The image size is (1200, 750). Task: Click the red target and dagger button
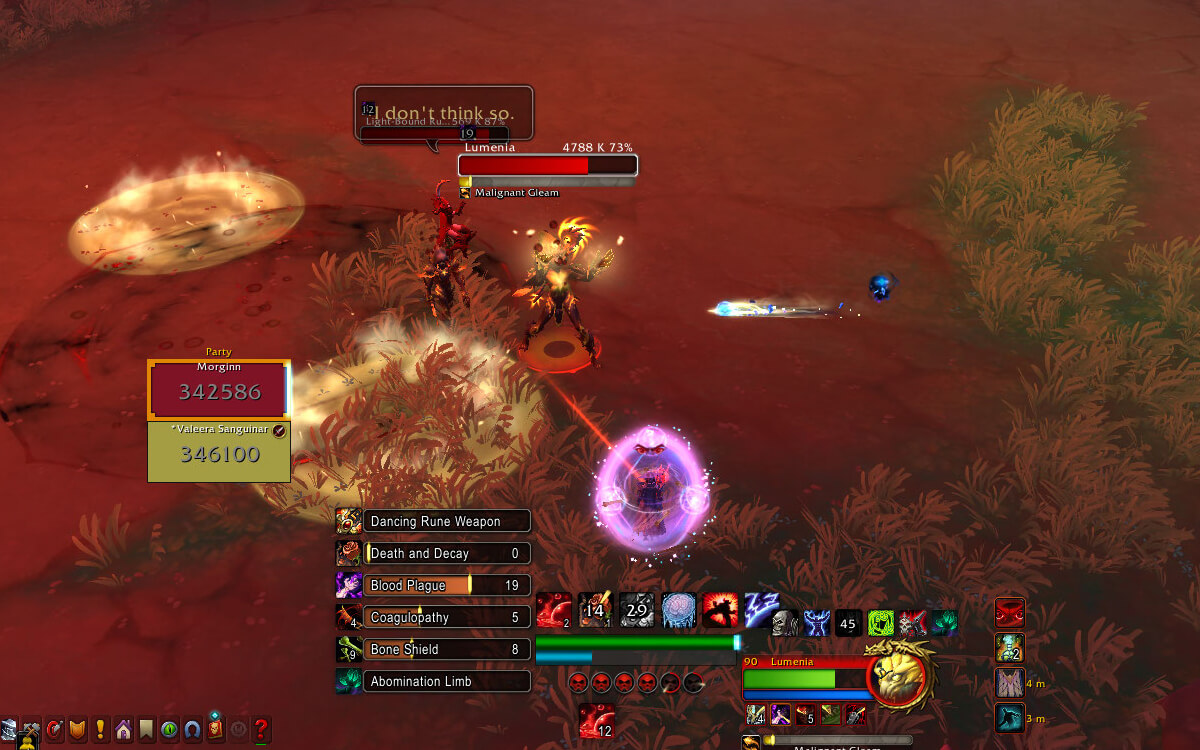(x=54, y=729)
